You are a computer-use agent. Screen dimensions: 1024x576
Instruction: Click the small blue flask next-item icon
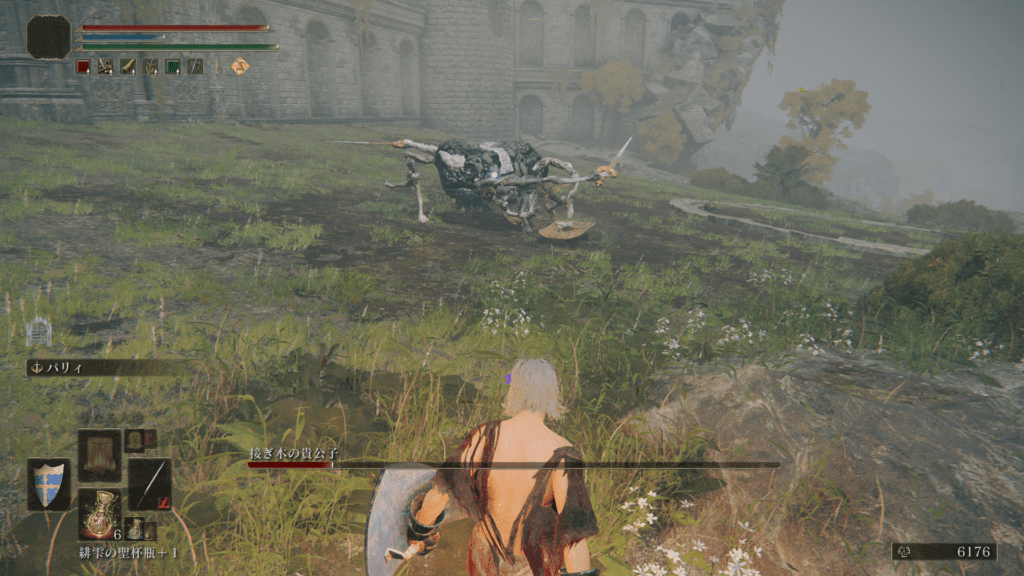pyautogui.click(x=134, y=528)
